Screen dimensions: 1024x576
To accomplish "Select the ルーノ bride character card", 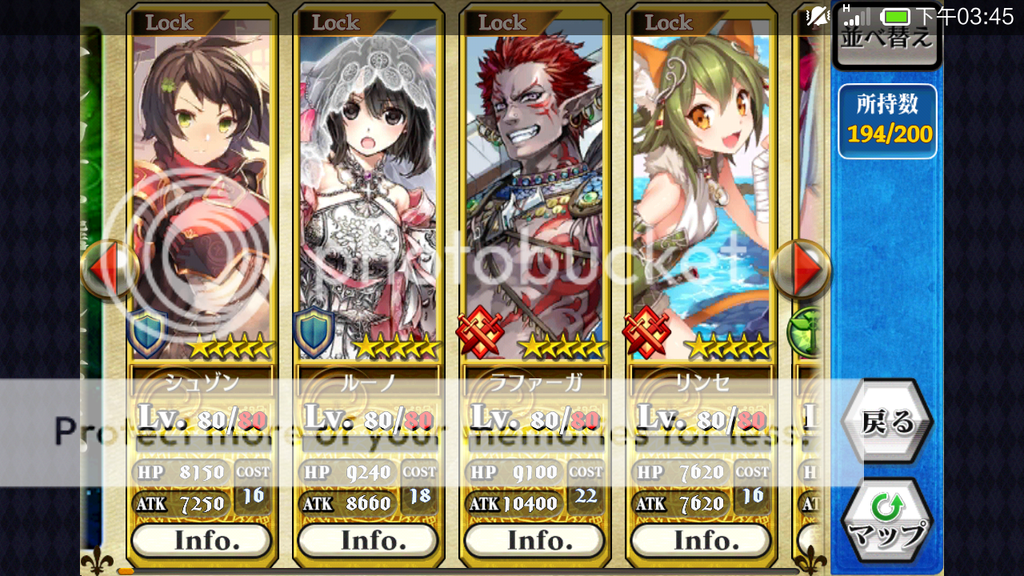I will [x=368, y=190].
